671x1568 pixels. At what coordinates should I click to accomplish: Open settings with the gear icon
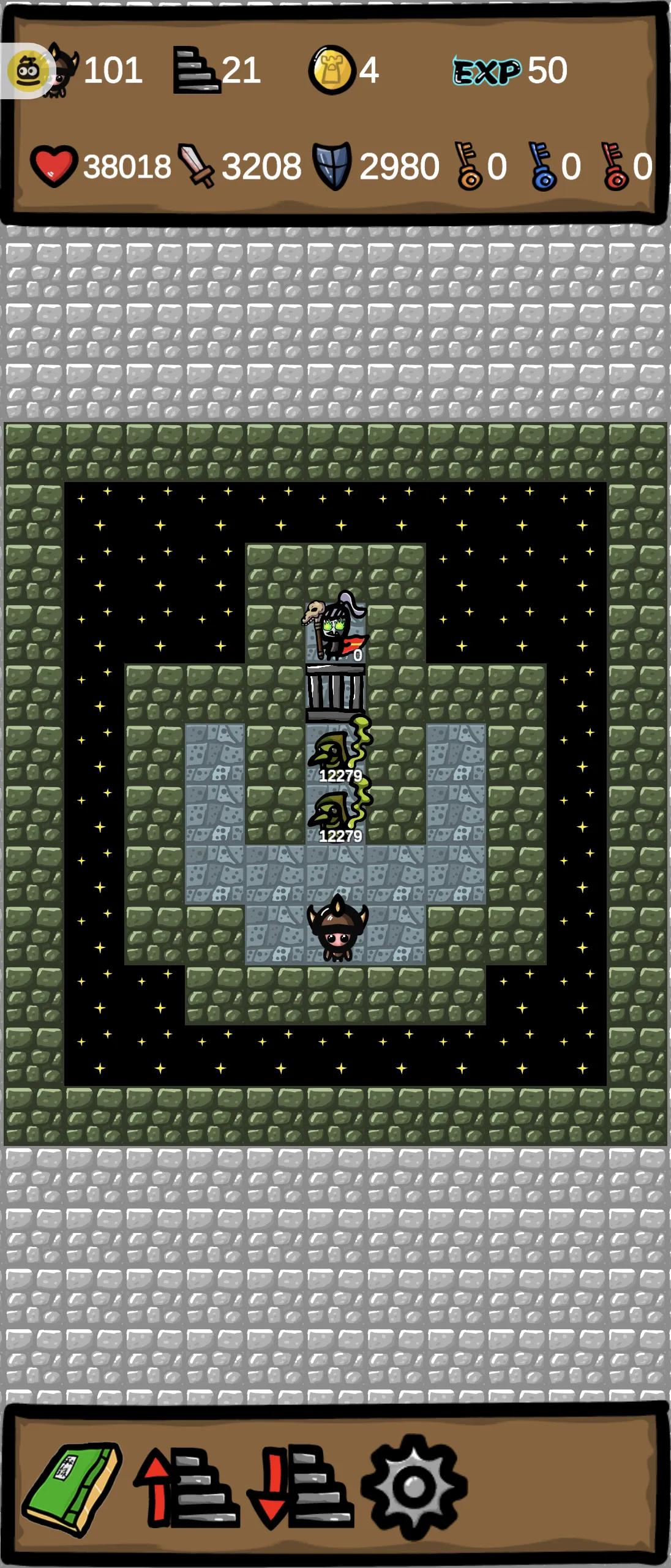point(414,1487)
